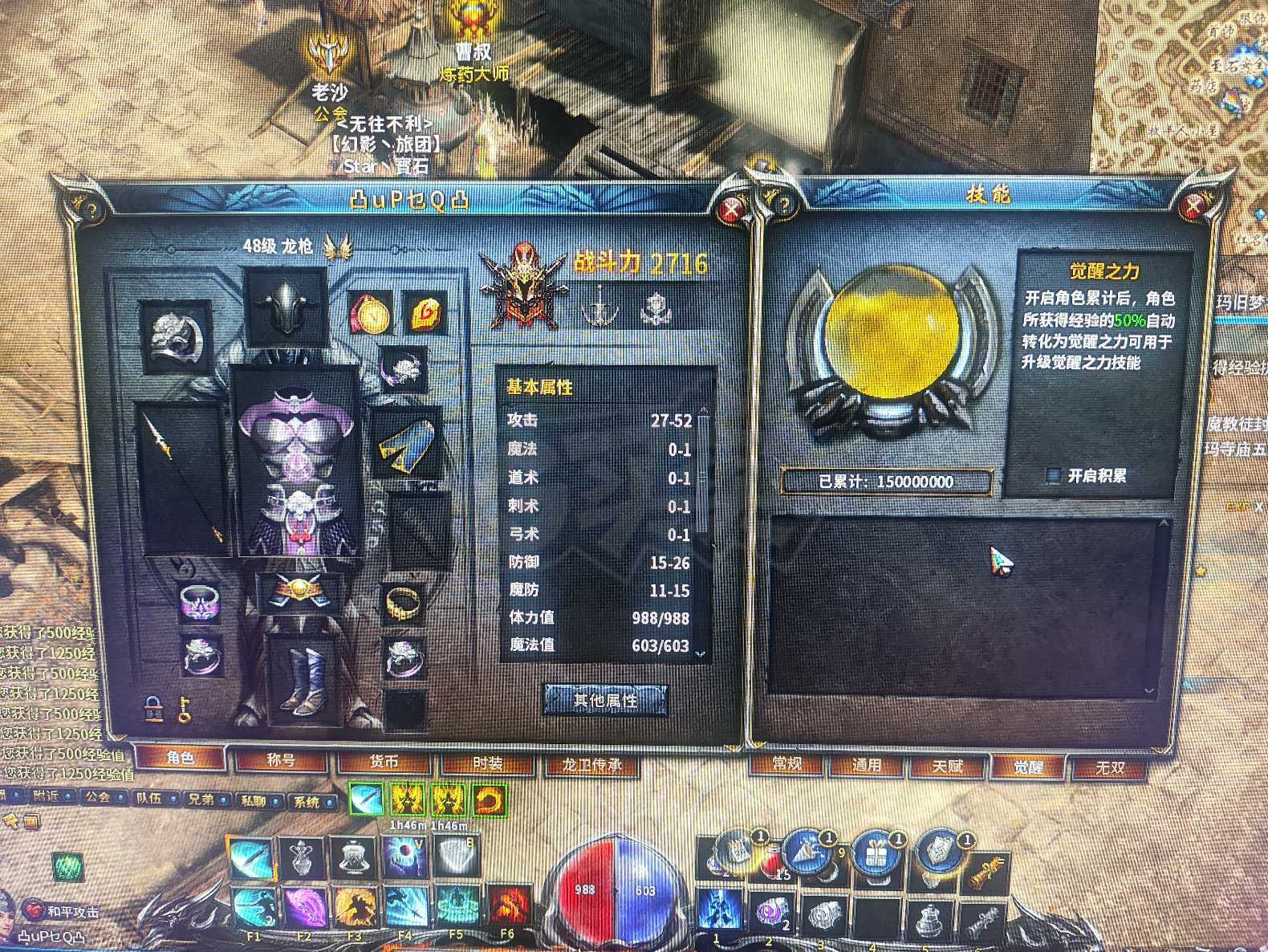
Task: Open the 常规 skills tab
Action: 786,763
